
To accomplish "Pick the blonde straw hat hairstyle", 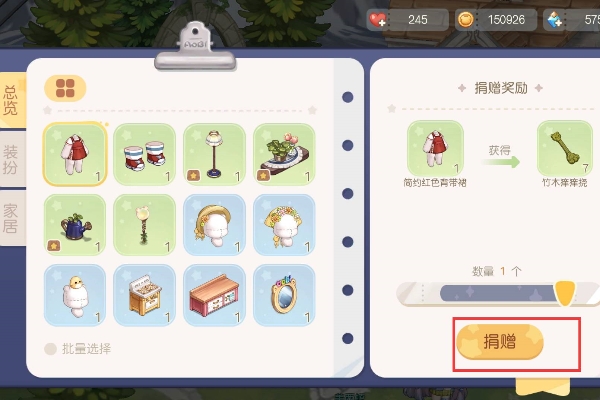I will tap(214, 224).
